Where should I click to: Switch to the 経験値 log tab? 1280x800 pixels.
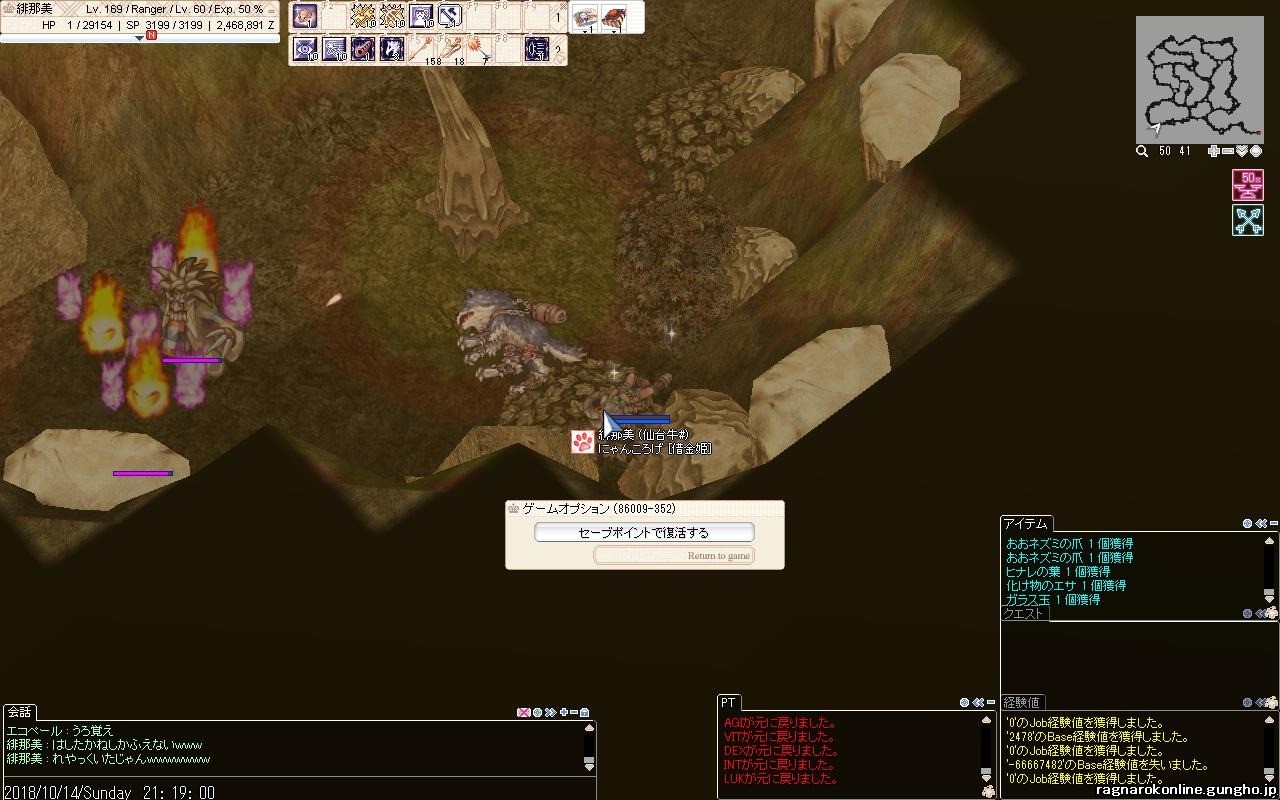1022,702
